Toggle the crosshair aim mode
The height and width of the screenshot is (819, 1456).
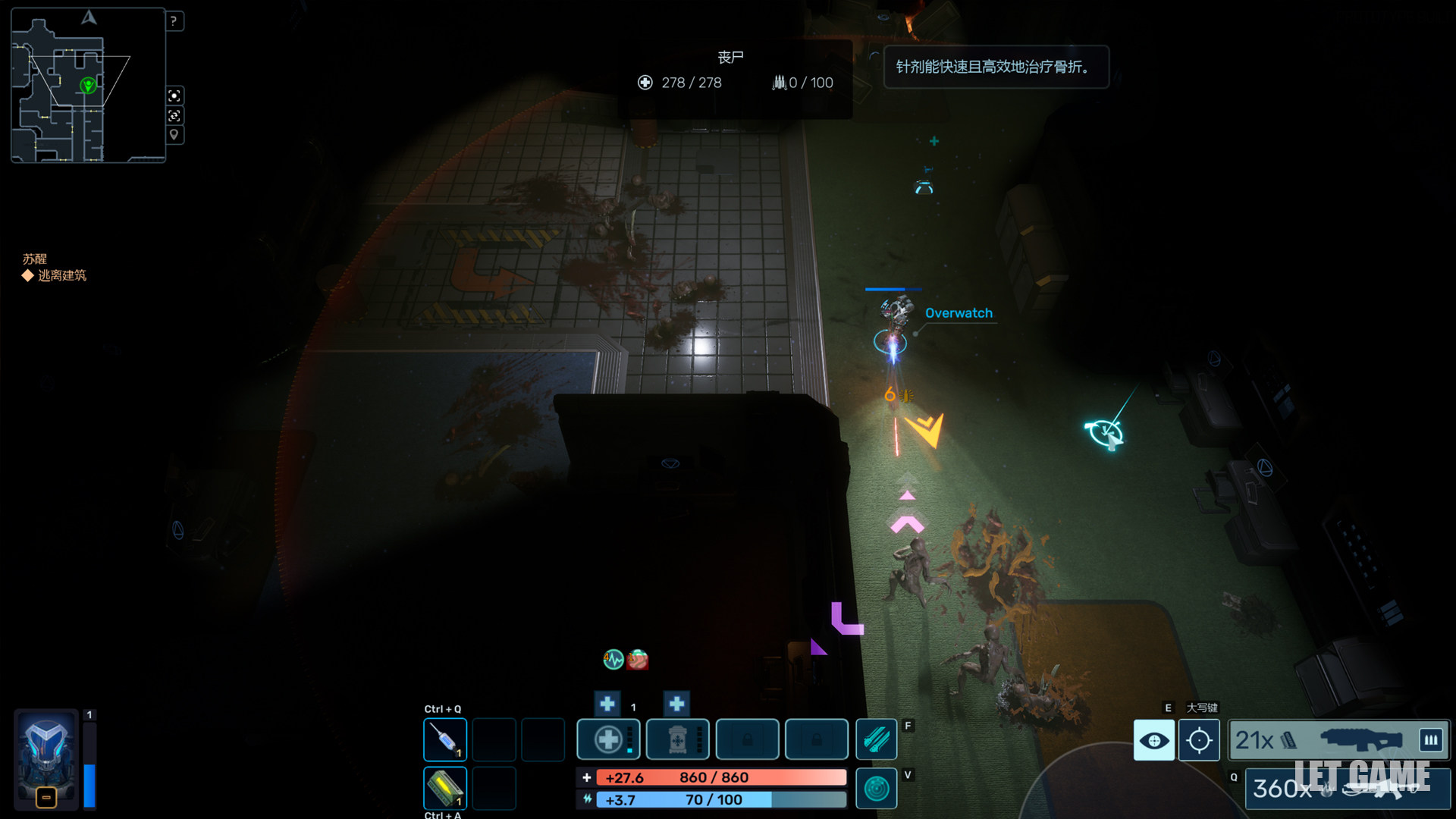(x=1199, y=740)
